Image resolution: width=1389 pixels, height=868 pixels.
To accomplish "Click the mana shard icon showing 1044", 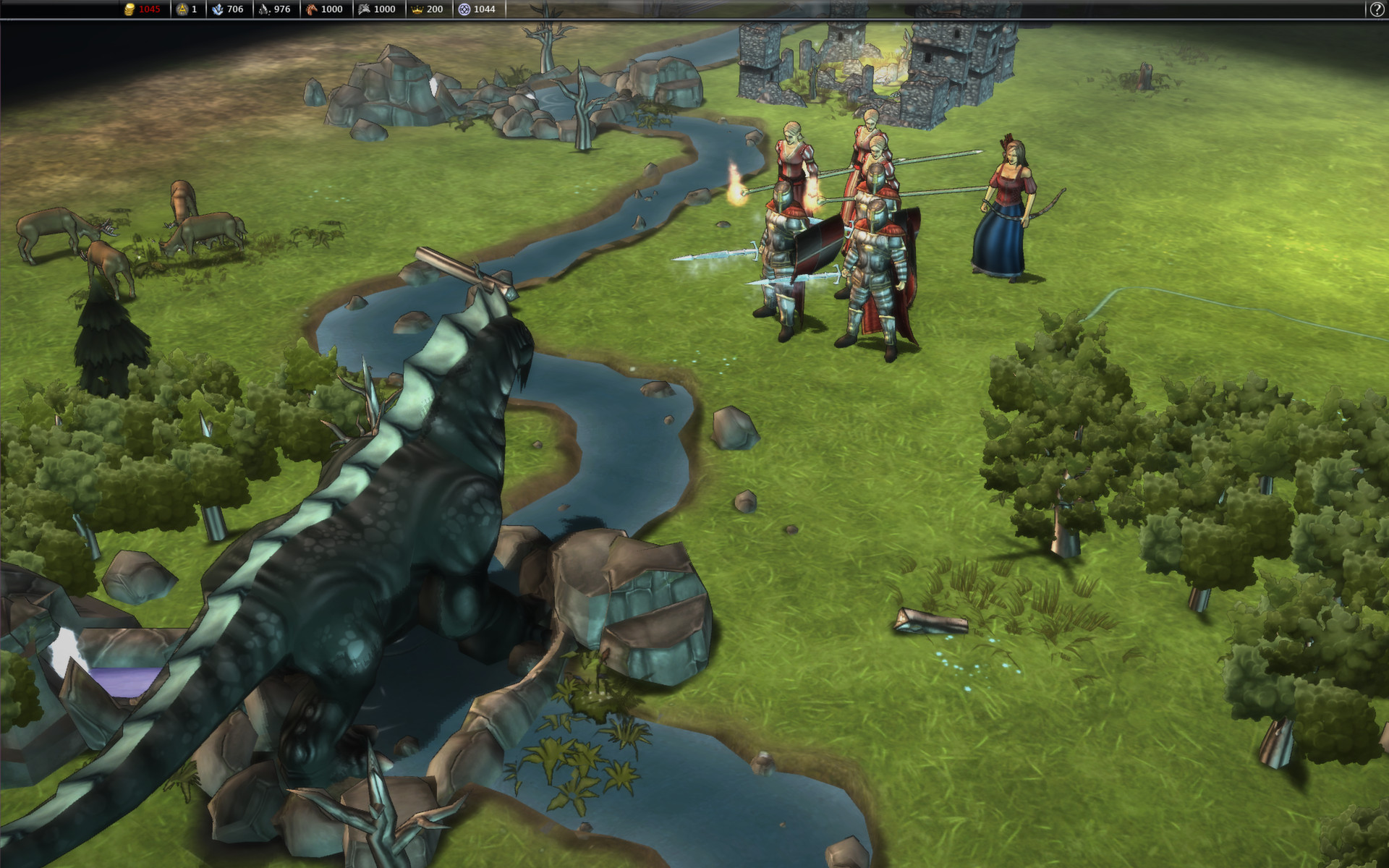I will [x=464, y=9].
